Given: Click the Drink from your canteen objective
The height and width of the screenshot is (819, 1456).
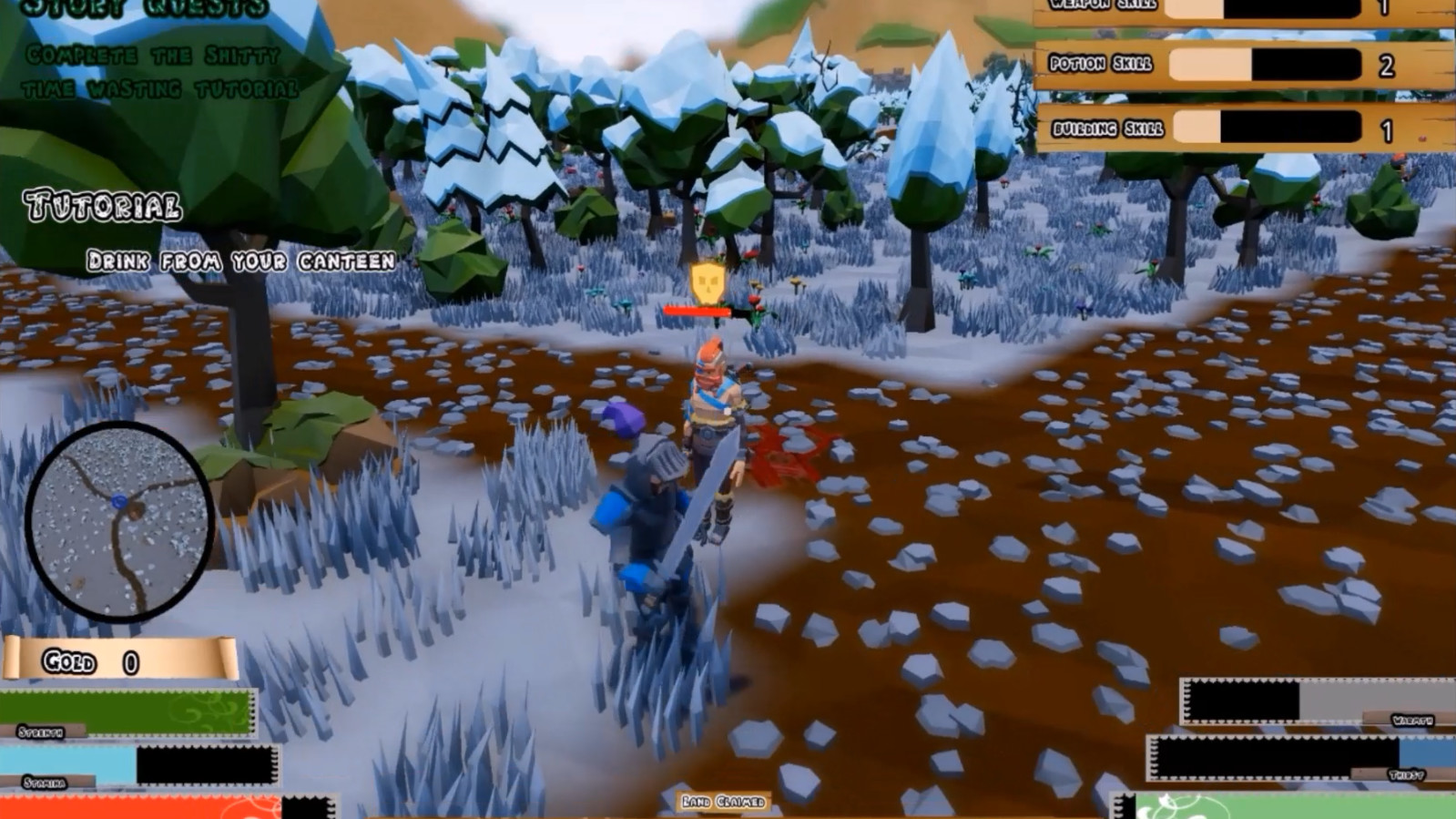Looking at the screenshot, I should click(239, 260).
